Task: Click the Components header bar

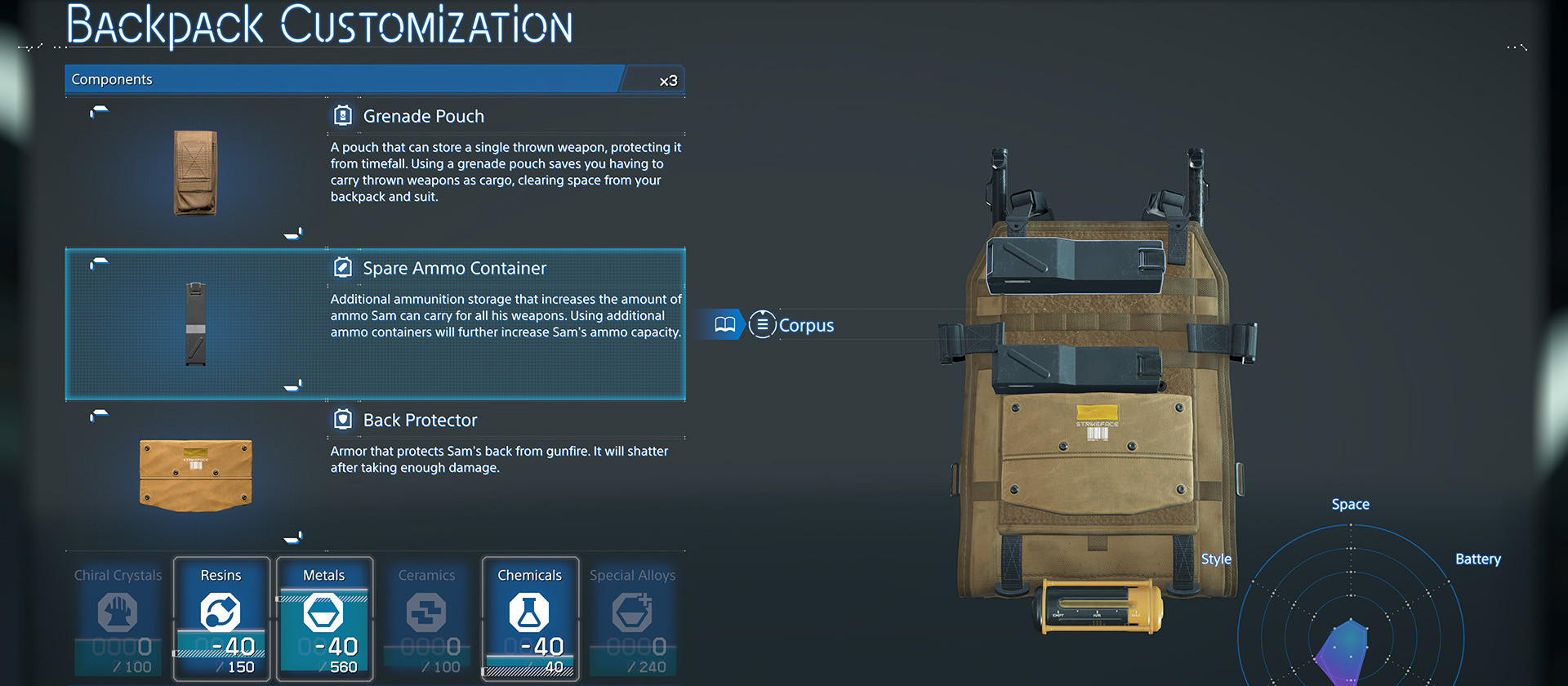Action: click(343, 79)
